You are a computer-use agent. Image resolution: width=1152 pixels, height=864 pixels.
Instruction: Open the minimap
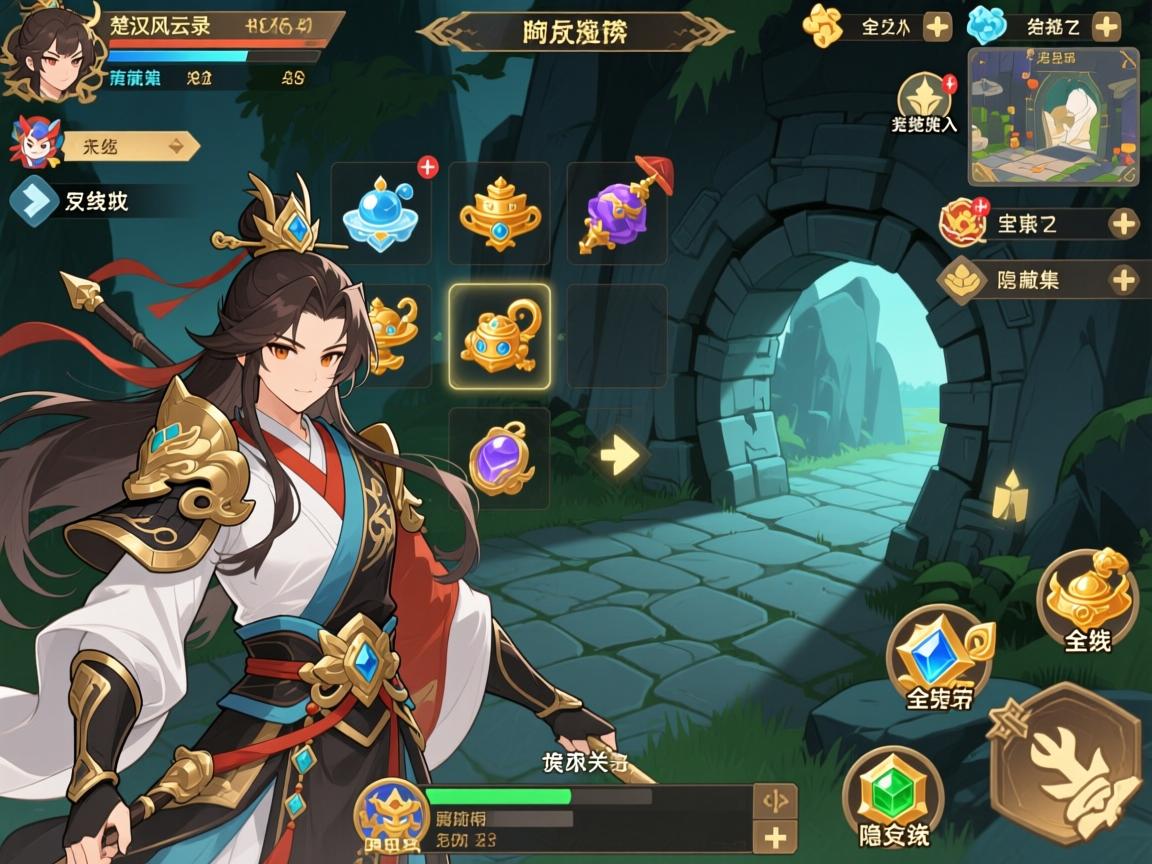[x=1053, y=116]
